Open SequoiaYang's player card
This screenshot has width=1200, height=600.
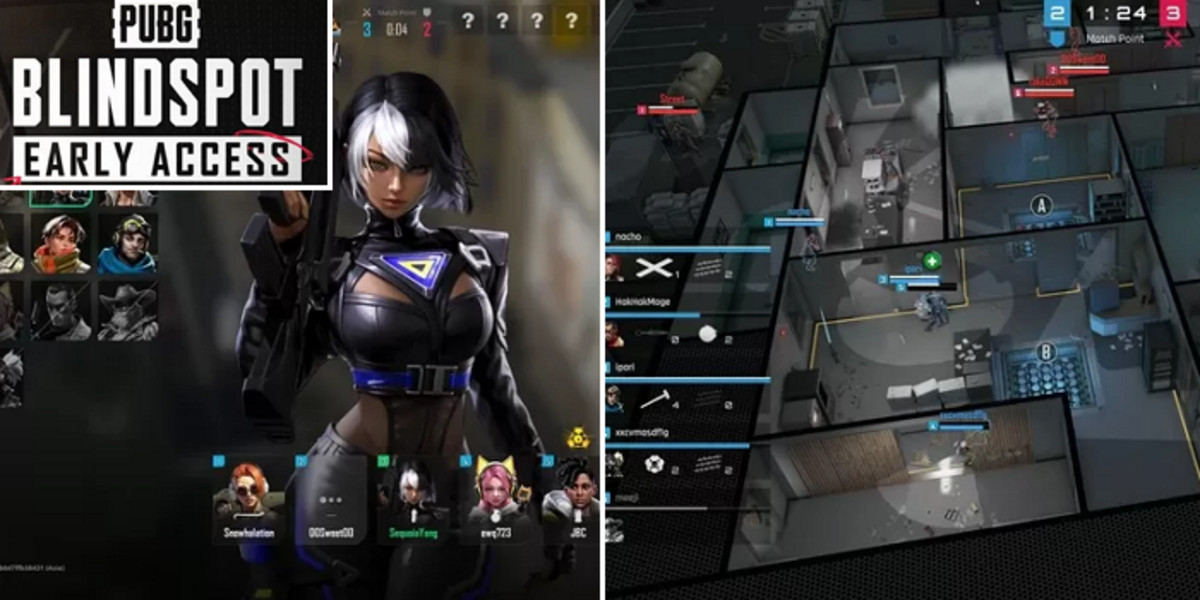point(413,500)
